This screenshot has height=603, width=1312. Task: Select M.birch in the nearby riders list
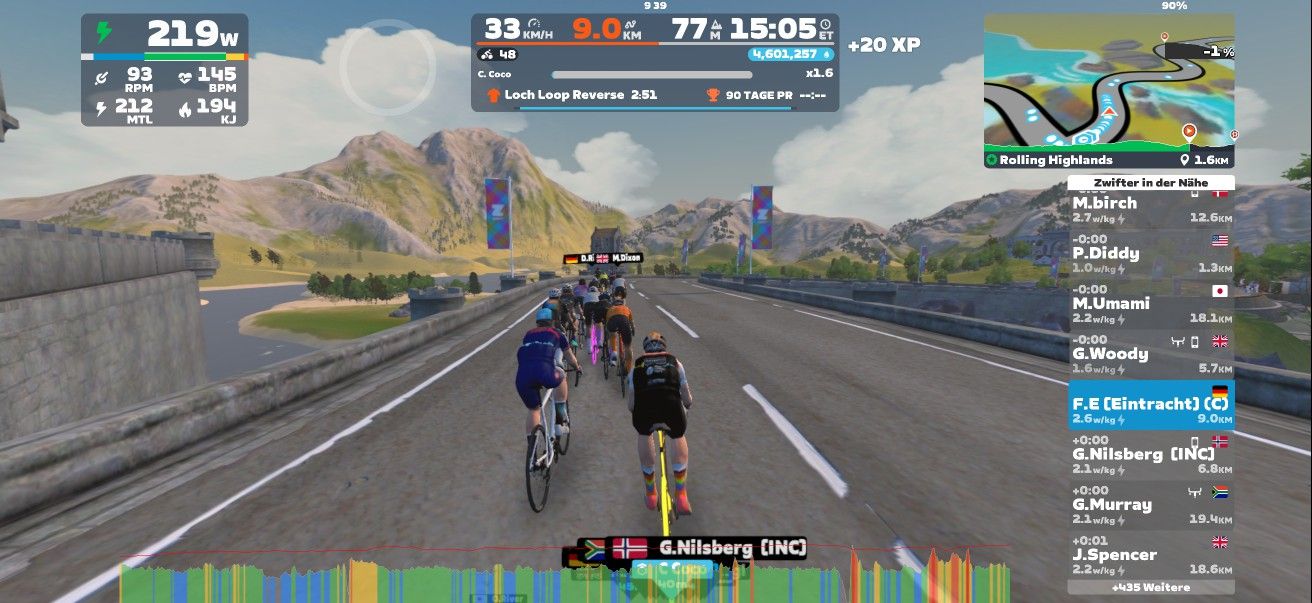tap(1150, 208)
